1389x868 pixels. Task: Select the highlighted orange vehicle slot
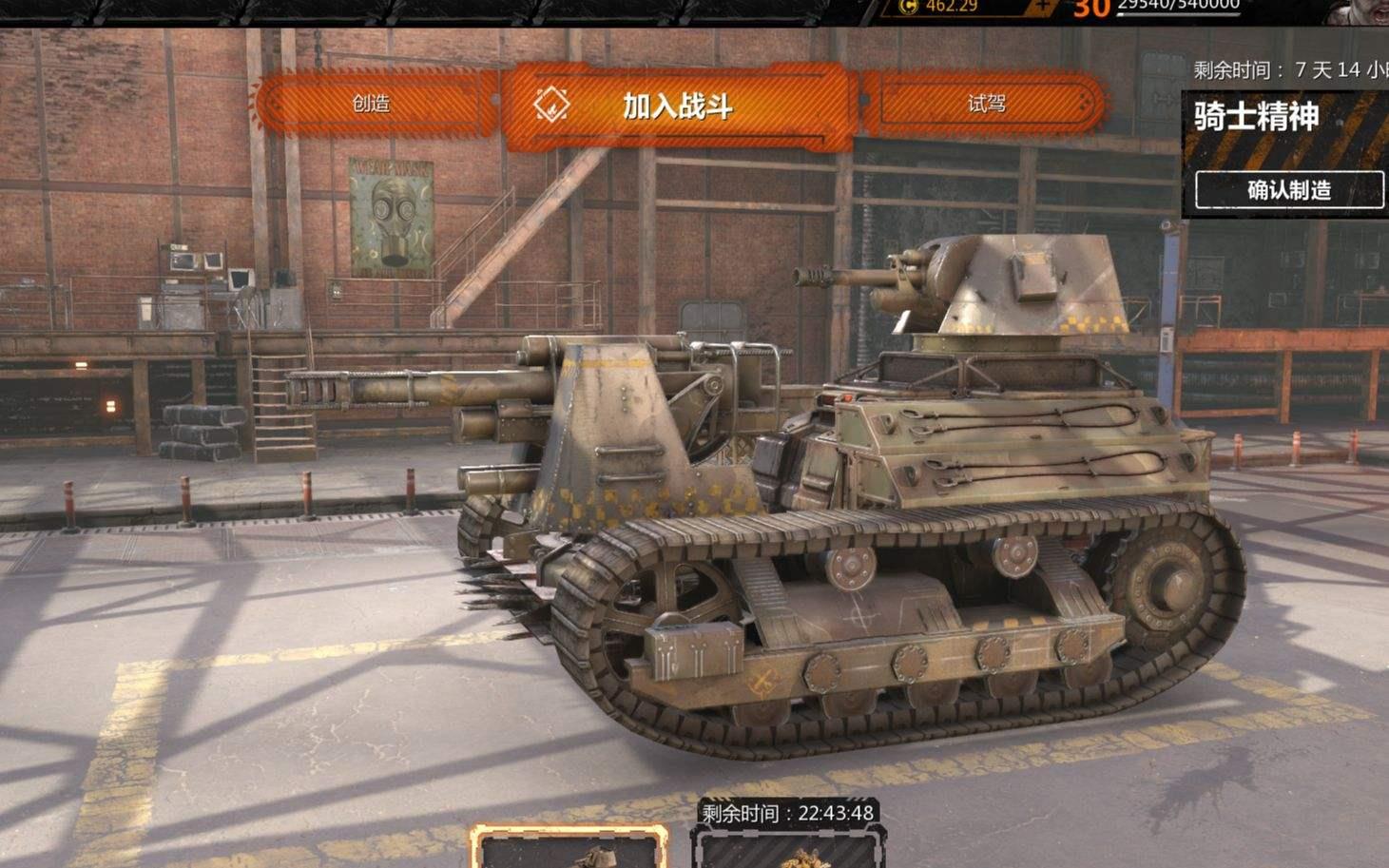click(569, 848)
